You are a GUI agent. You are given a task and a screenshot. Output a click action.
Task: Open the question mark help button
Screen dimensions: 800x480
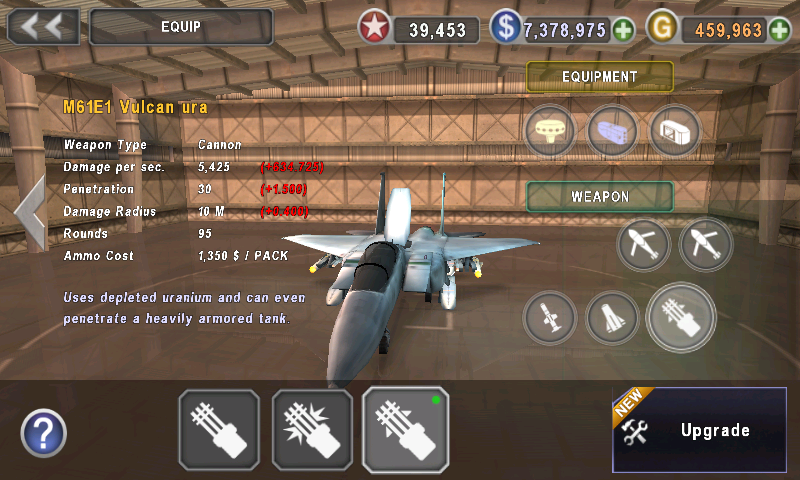point(43,433)
